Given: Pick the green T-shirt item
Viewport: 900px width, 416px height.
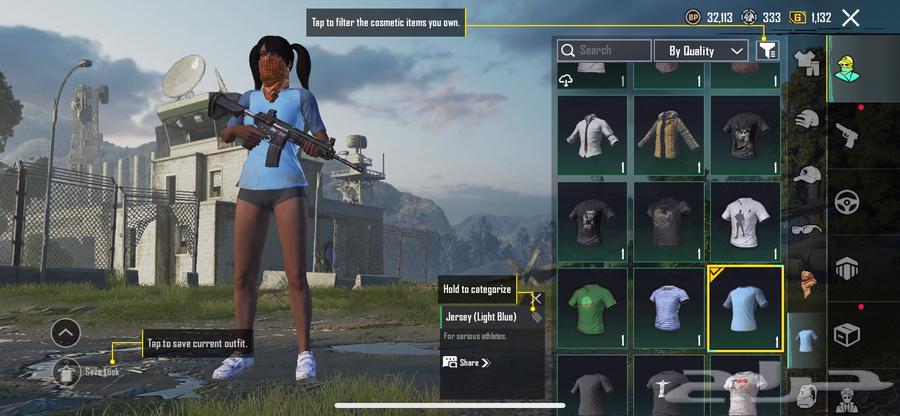Looking at the screenshot, I should tap(592, 308).
